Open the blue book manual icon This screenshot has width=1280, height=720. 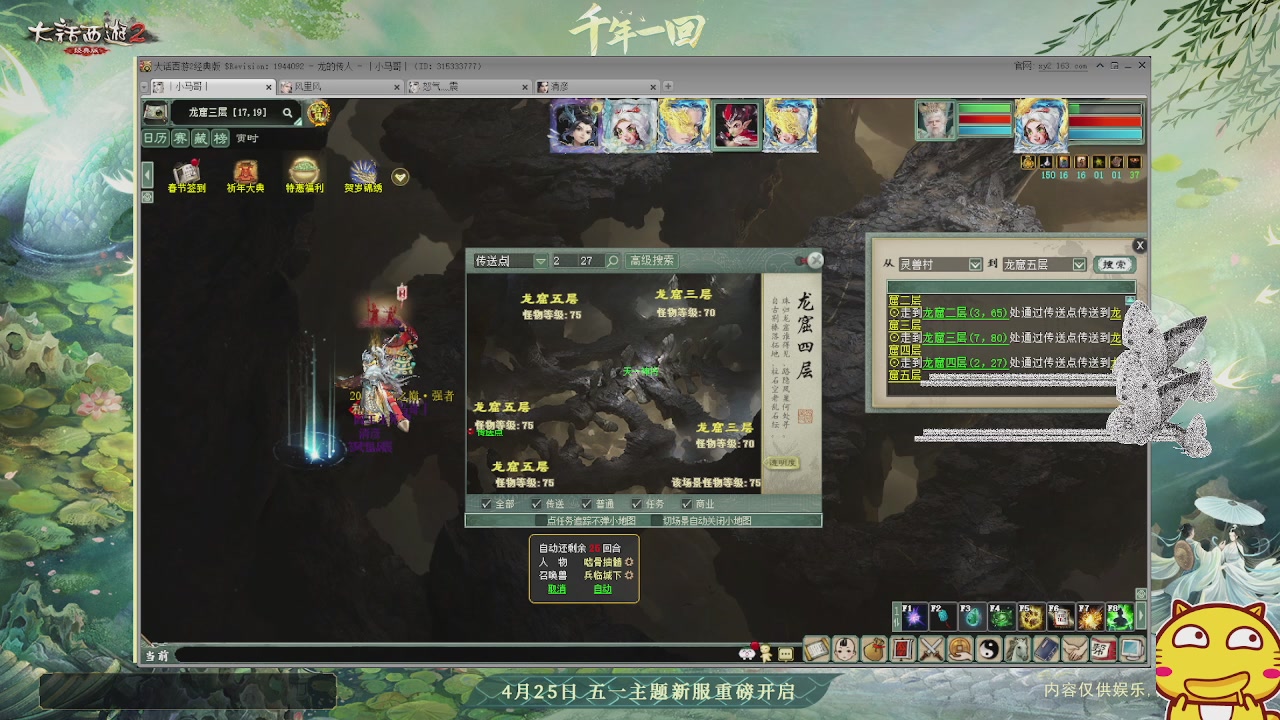tap(1046, 649)
